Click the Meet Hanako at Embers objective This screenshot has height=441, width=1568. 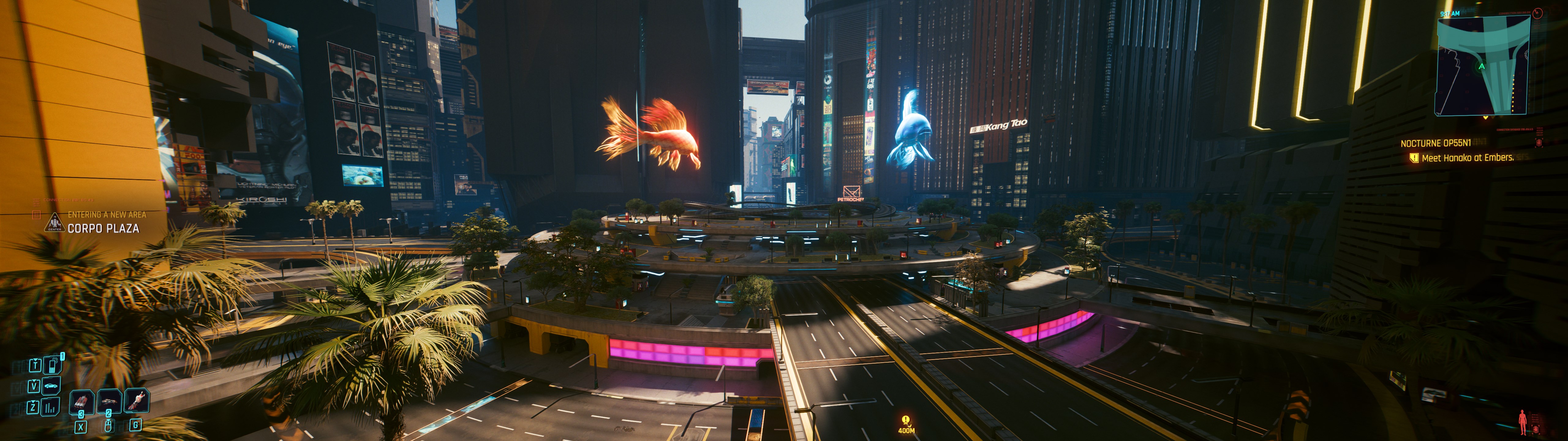tap(1467, 158)
